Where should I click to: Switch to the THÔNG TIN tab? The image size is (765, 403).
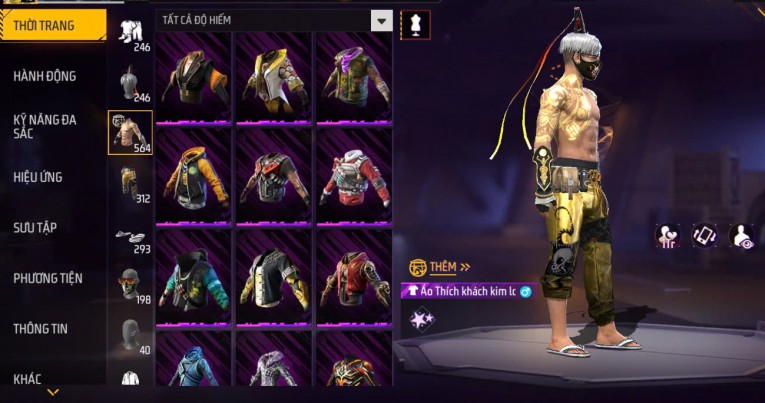[42, 328]
